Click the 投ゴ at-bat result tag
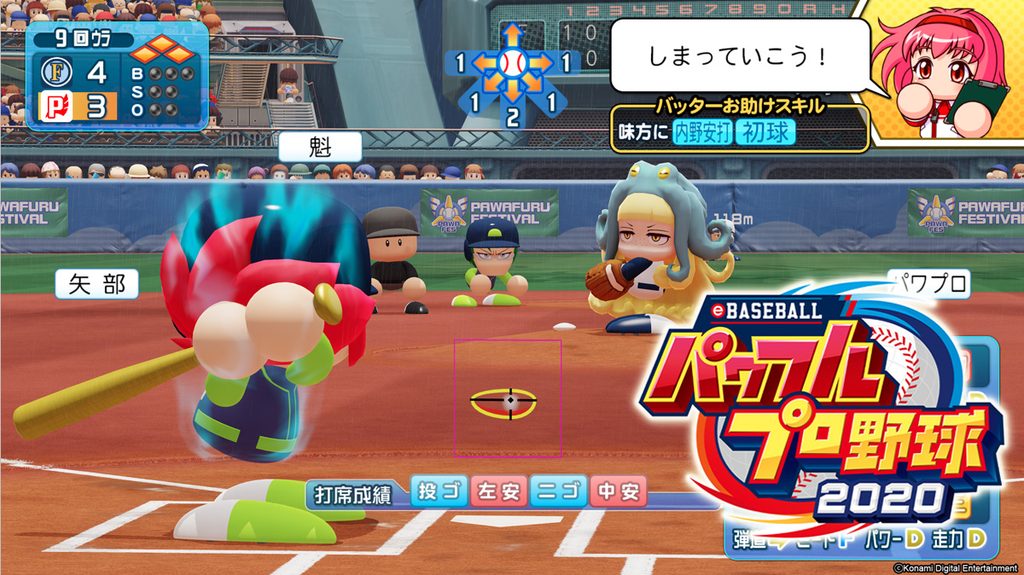The height and width of the screenshot is (575, 1024). tap(439, 491)
